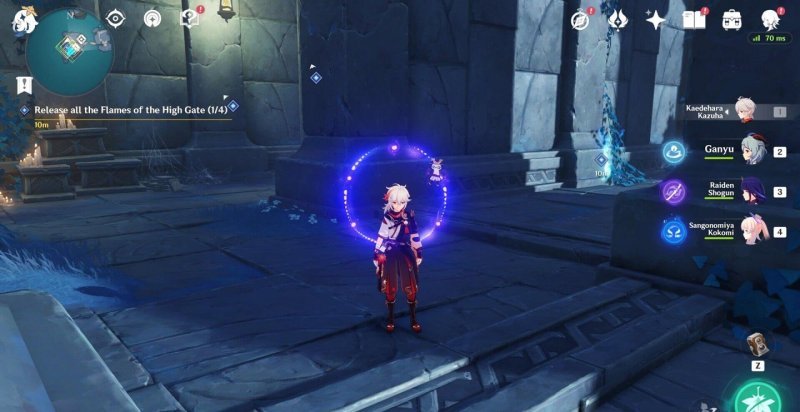Open the backpack inventory
The width and height of the screenshot is (800, 412).
coord(731,19)
